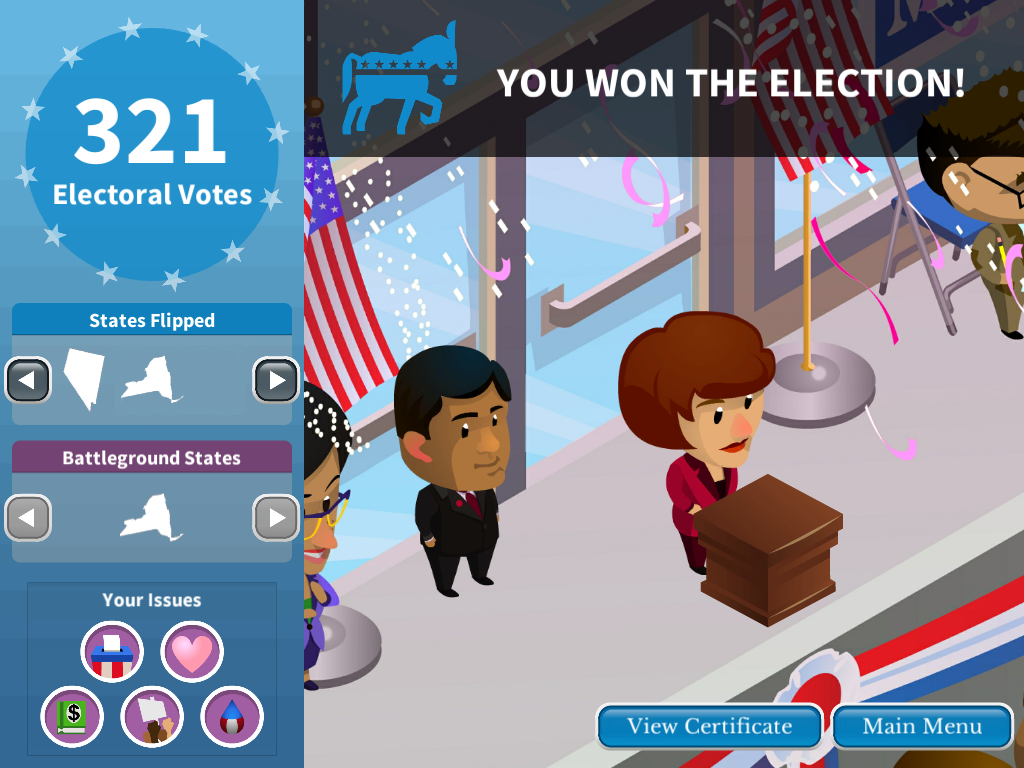Open the View Certificate button

coord(709,727)
